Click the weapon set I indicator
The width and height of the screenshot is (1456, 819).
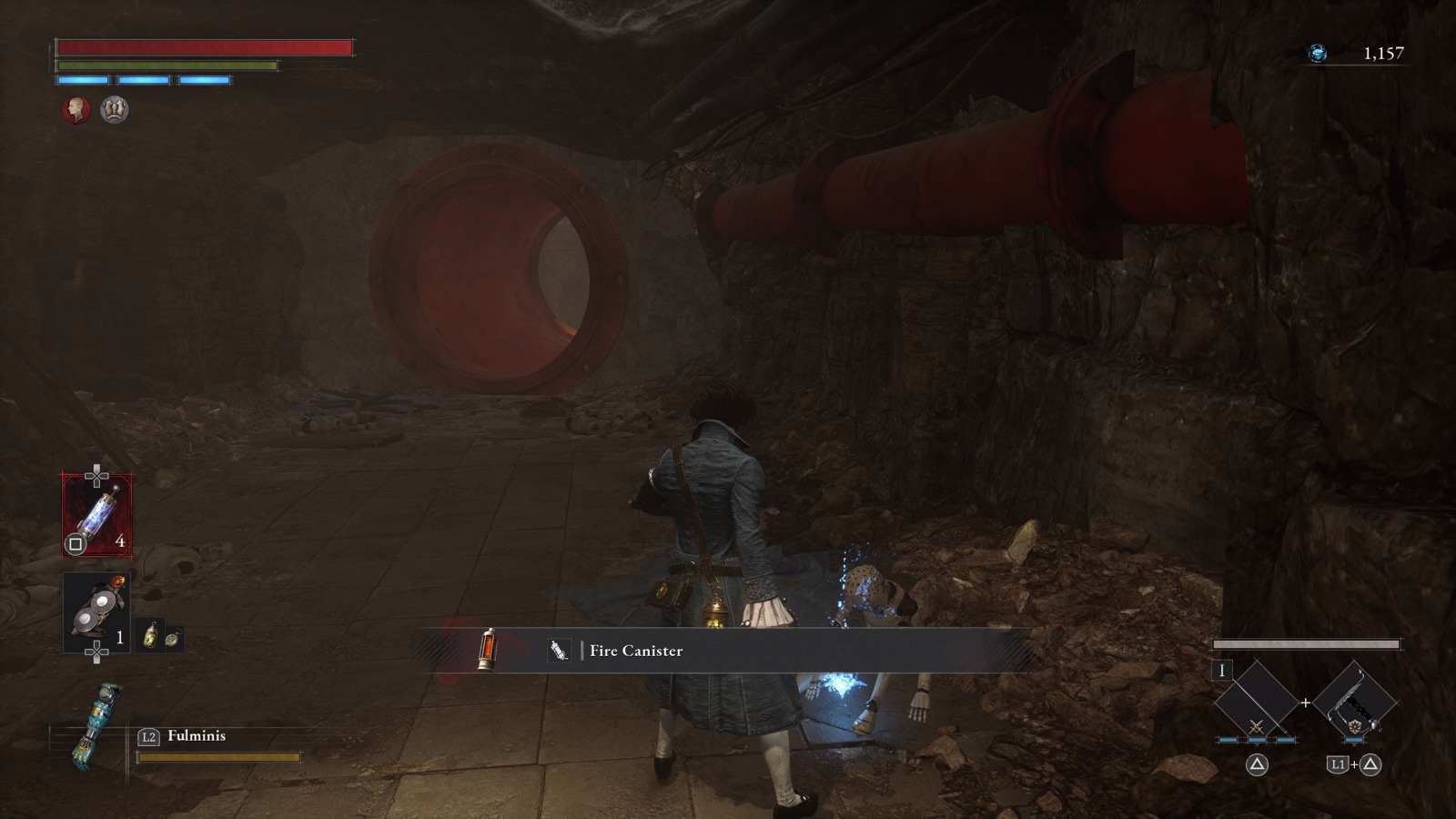click(x=1221, y=671)
